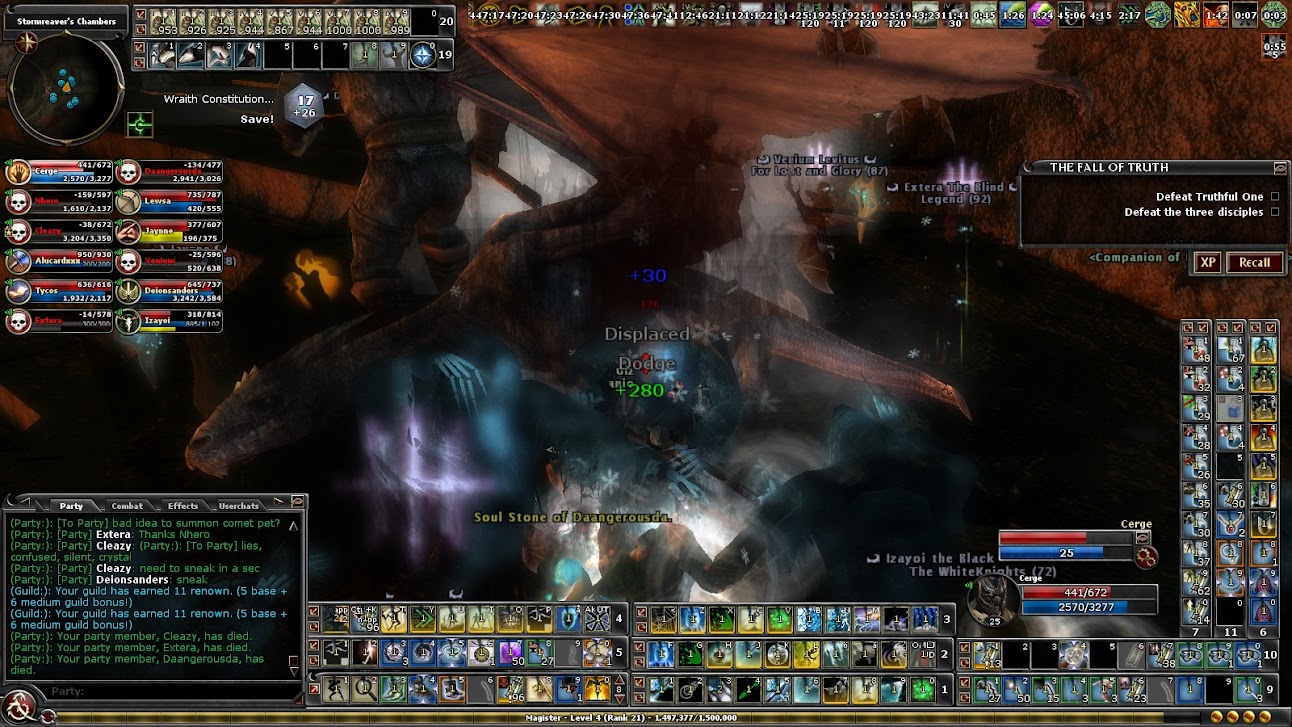This screenshot has height=727, width=1292.
Task: Select the Userchats chat tab
Action: tap(239, 506)
